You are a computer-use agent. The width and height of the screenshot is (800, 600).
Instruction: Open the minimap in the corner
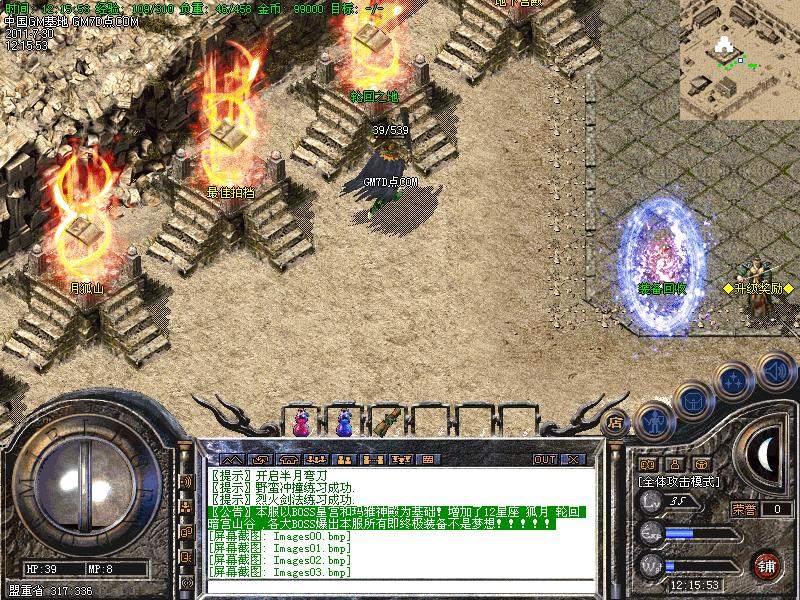tap(739, 60)
